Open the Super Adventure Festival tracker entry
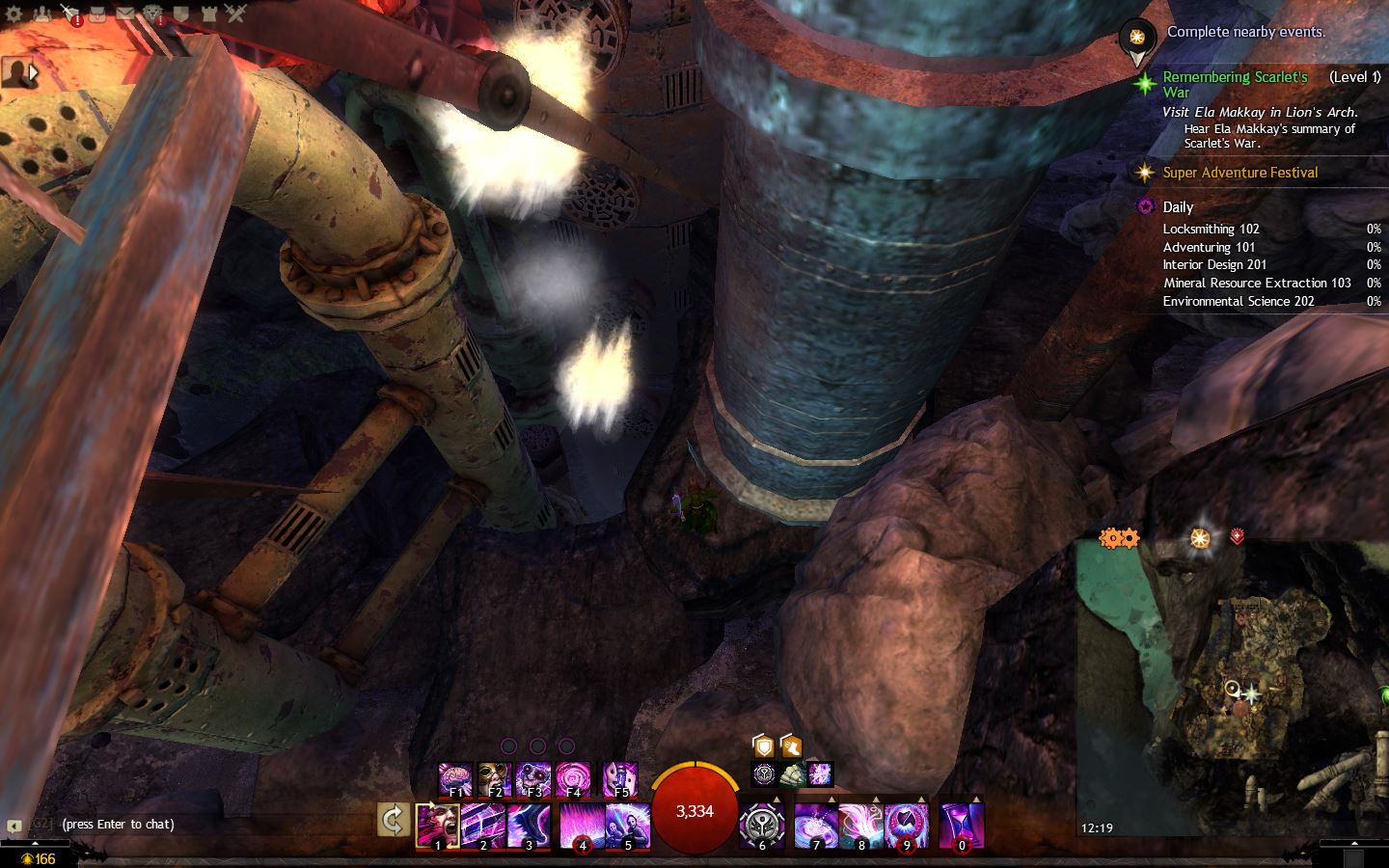This screenshot has height=868, width=1389. click(x=1239, y=173)
